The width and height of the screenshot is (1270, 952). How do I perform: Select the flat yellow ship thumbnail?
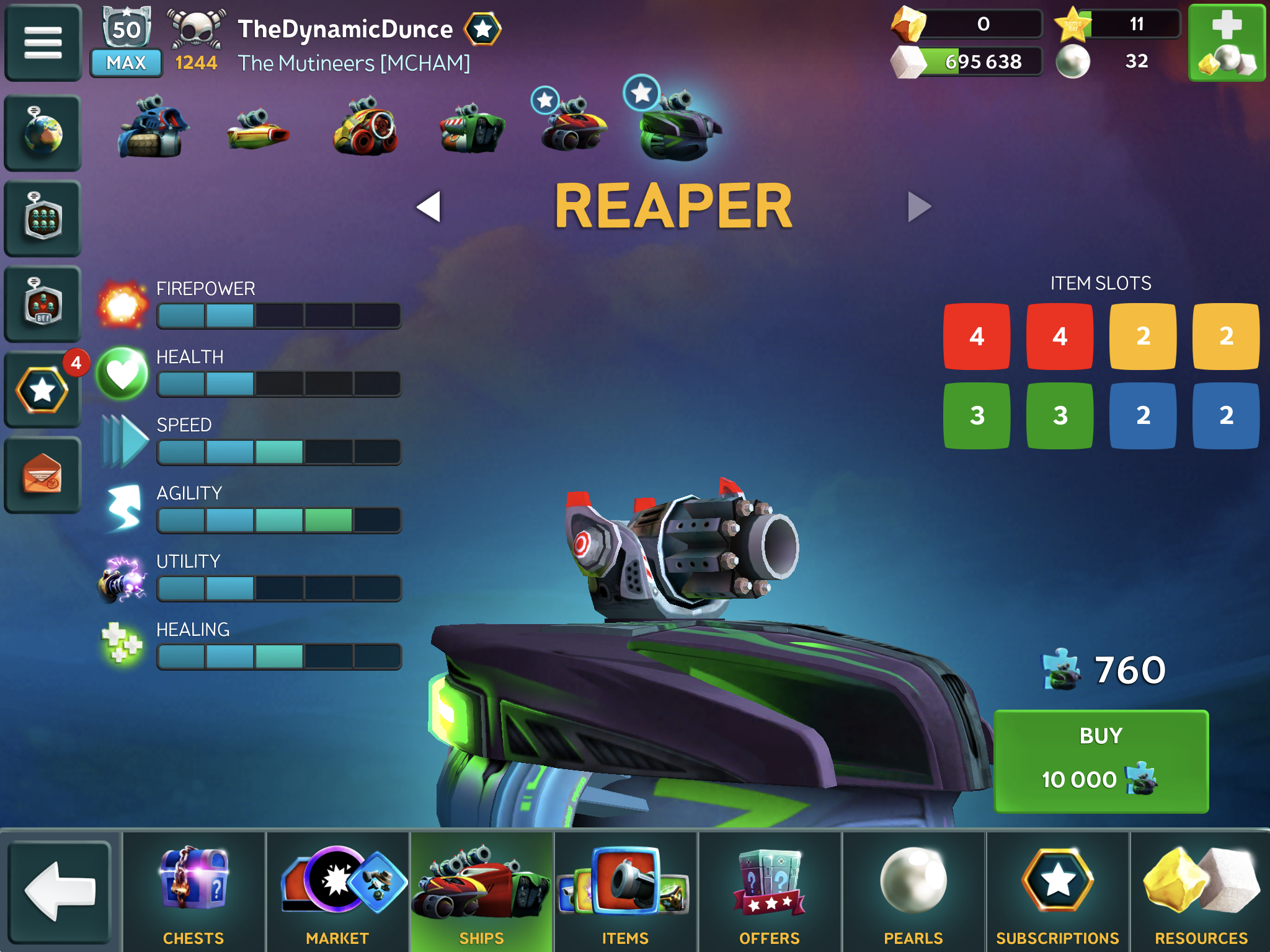(257, 130)
